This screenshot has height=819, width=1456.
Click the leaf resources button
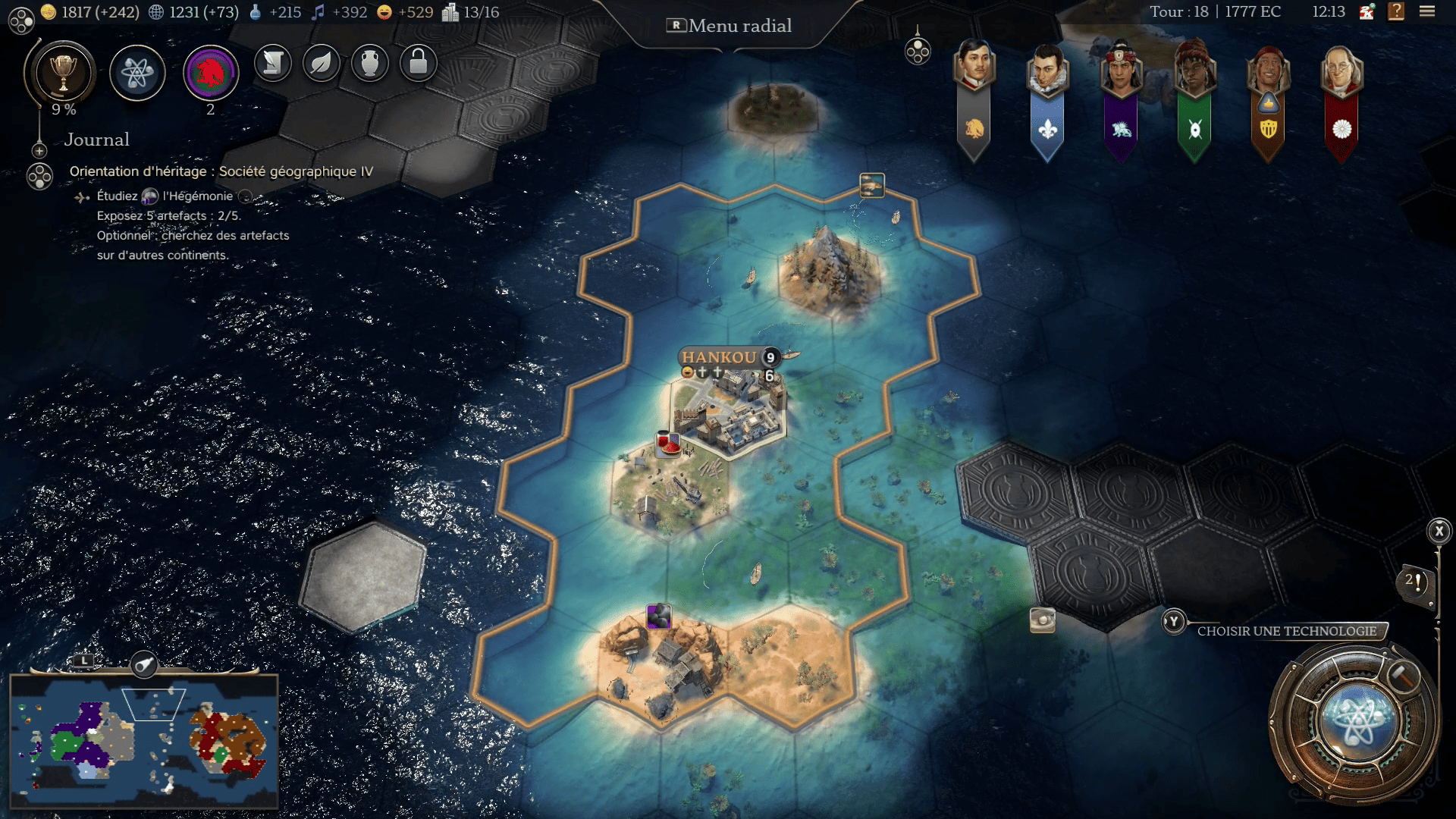coord(322,63)
